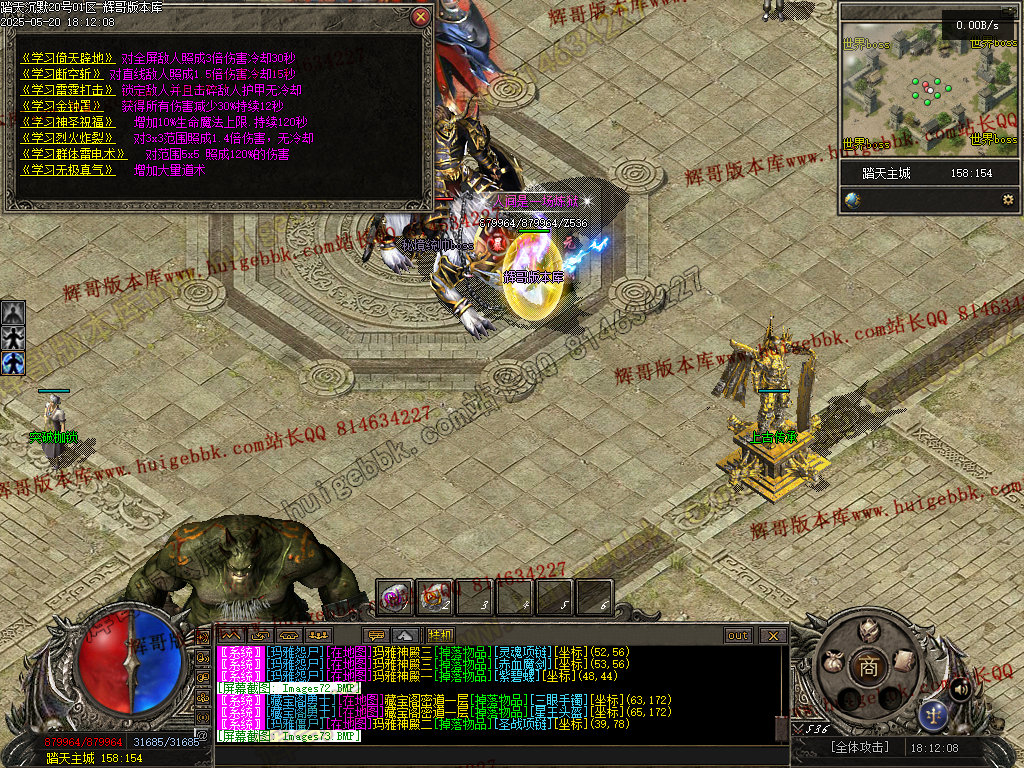
Task: Open settings via the gear icon
Action: (x=1007, y=200)
